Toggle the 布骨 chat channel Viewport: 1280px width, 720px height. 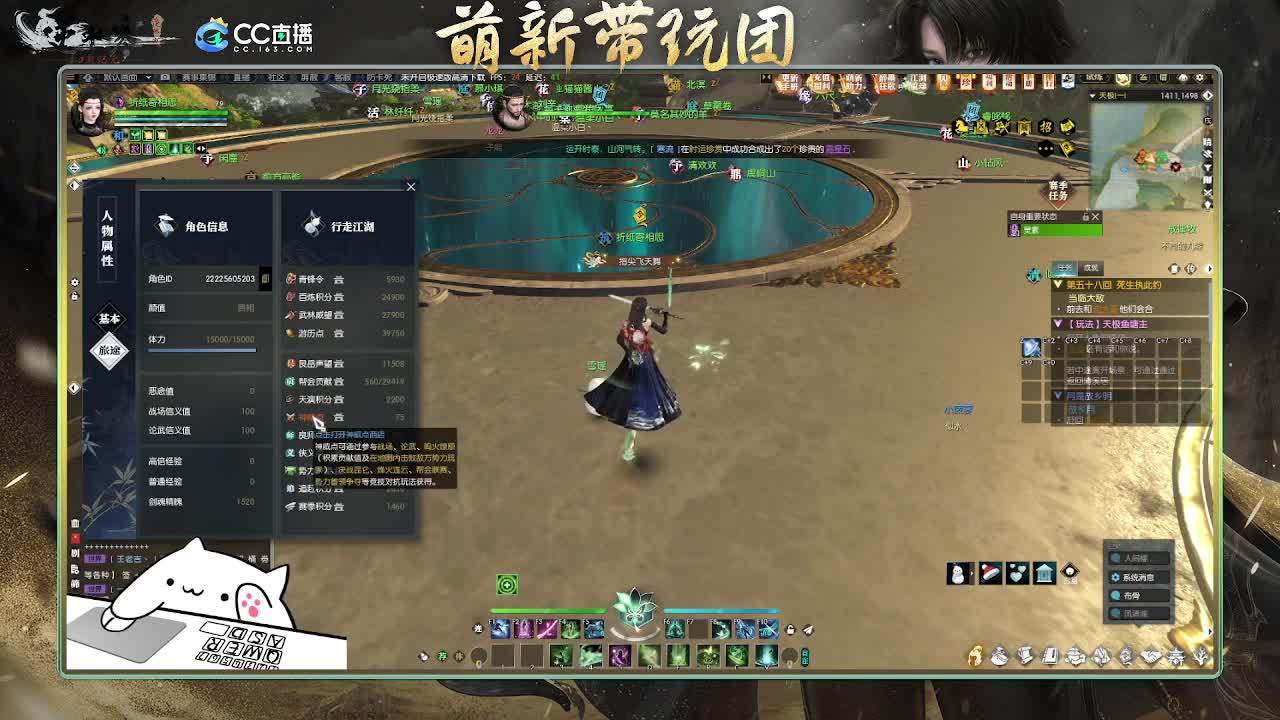point(1131,596)
